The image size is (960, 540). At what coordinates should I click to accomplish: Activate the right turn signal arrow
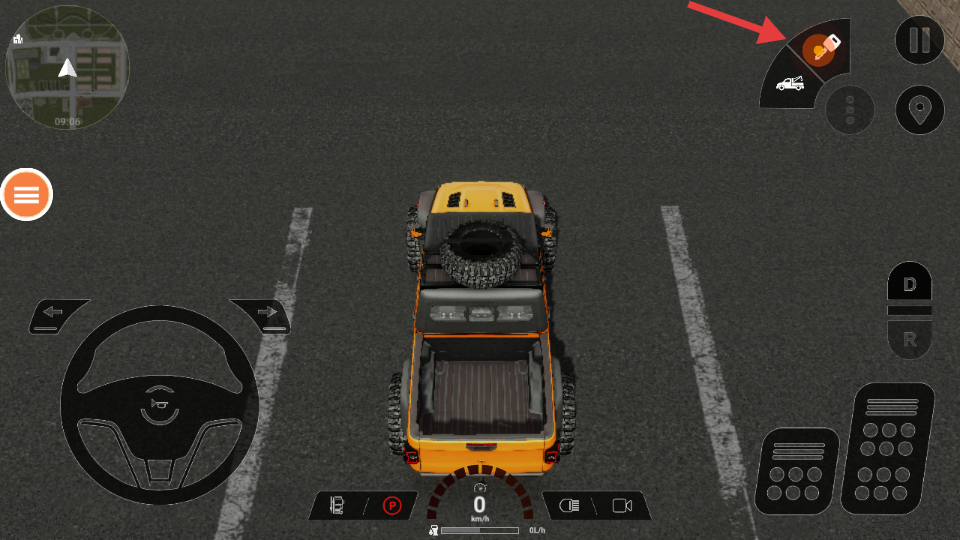coord(265,313)
